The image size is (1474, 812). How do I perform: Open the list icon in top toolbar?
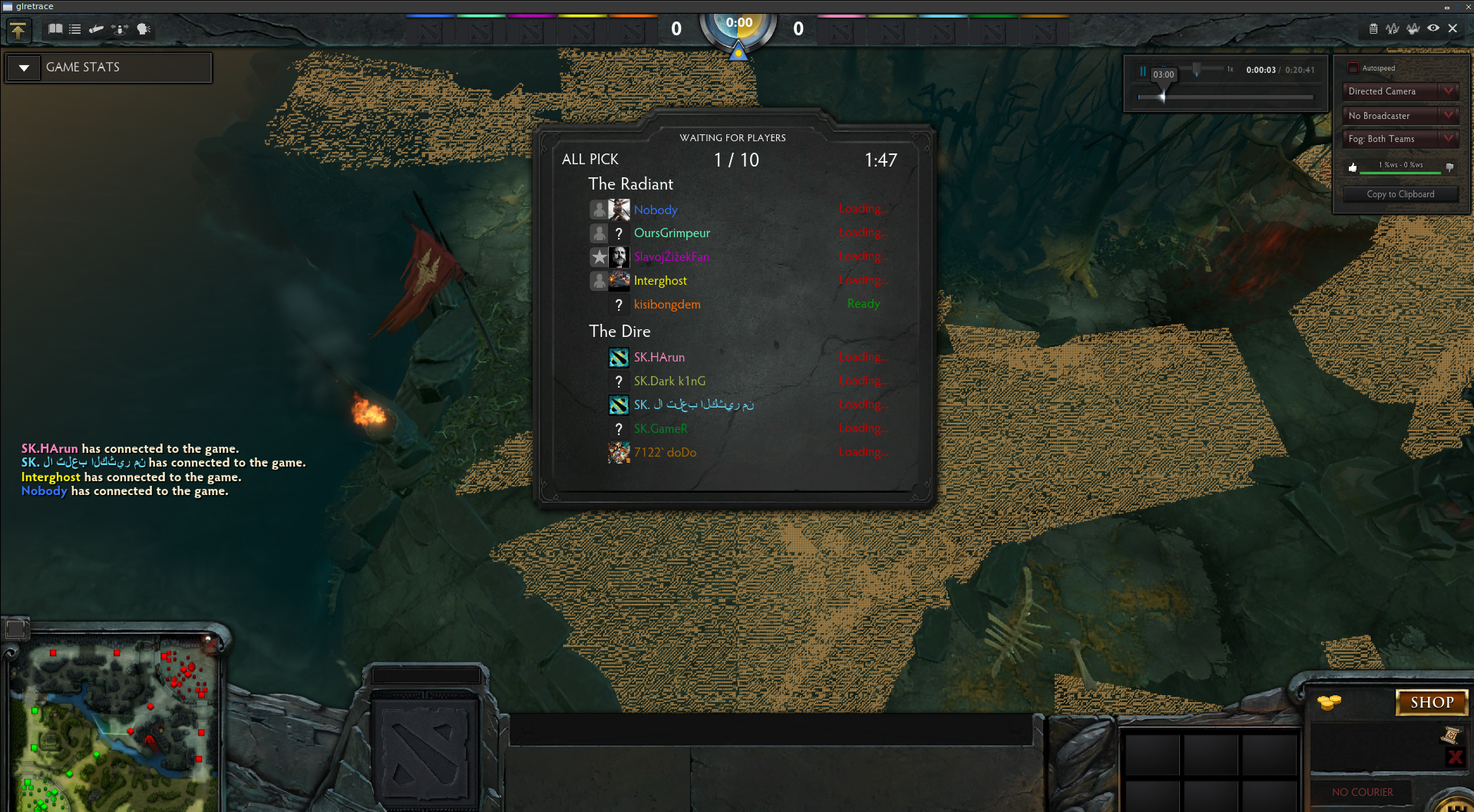[x=74, y=29]
